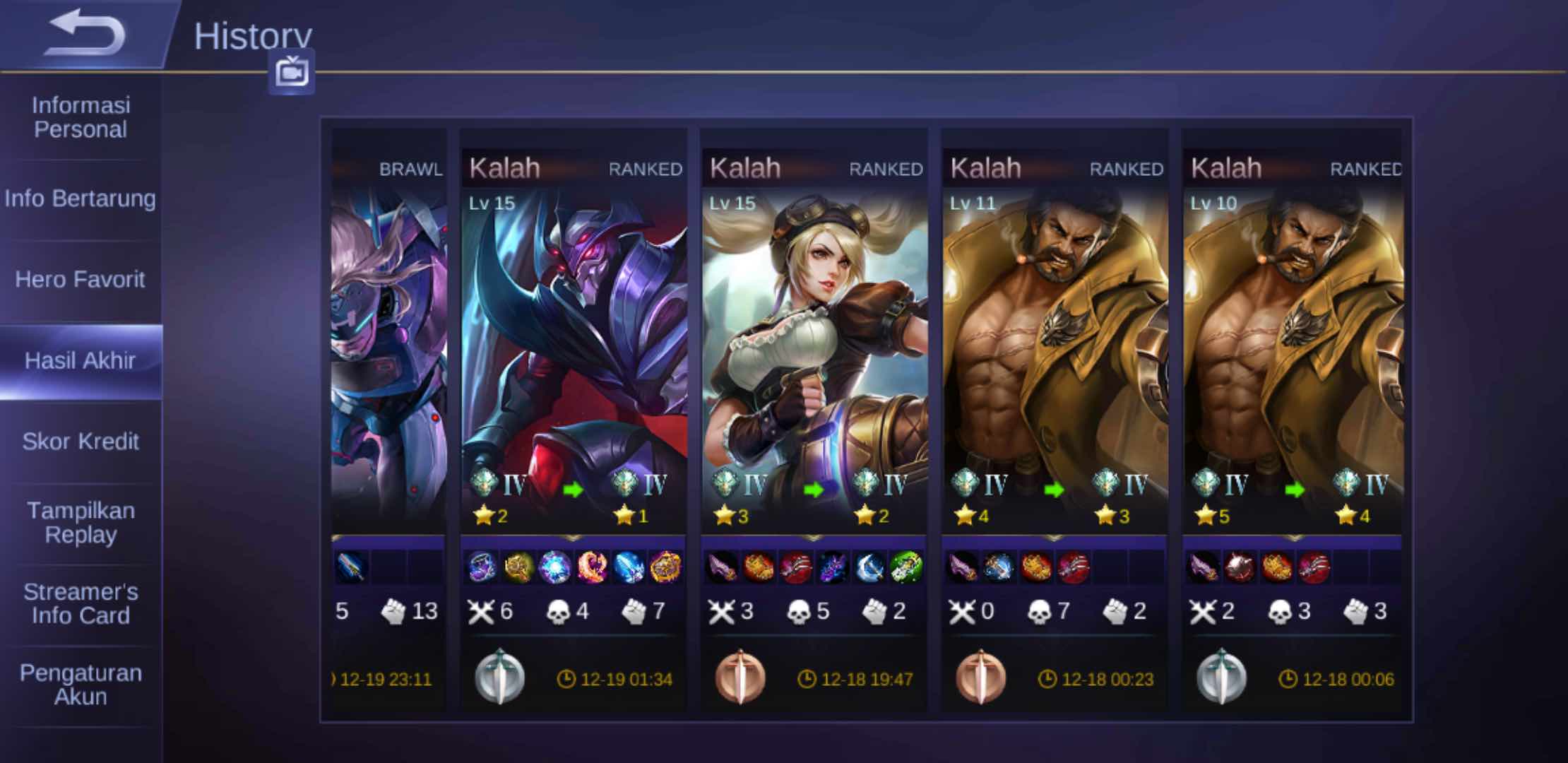Show the Skor Kredit tab
Image resolution: width=1568 pixels, height=763 pixels.
click(81, 442)
